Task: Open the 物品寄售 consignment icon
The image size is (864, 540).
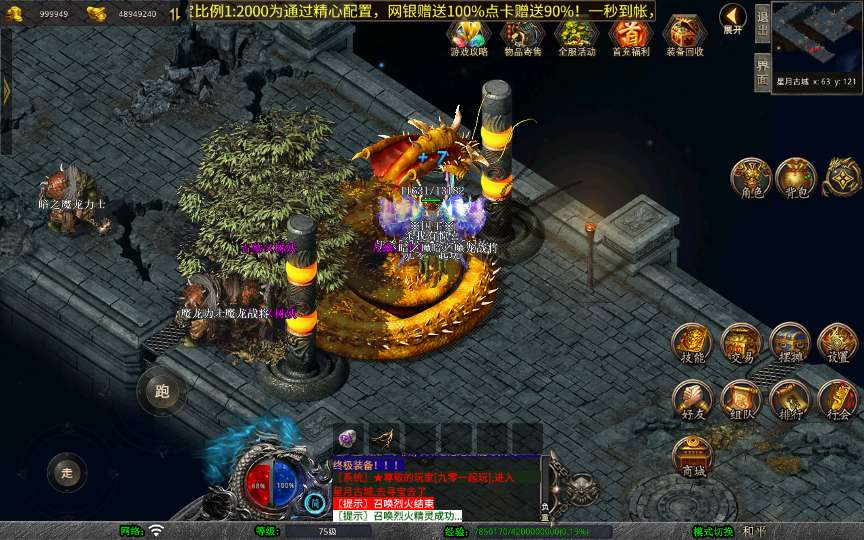Action: point(522,36)
